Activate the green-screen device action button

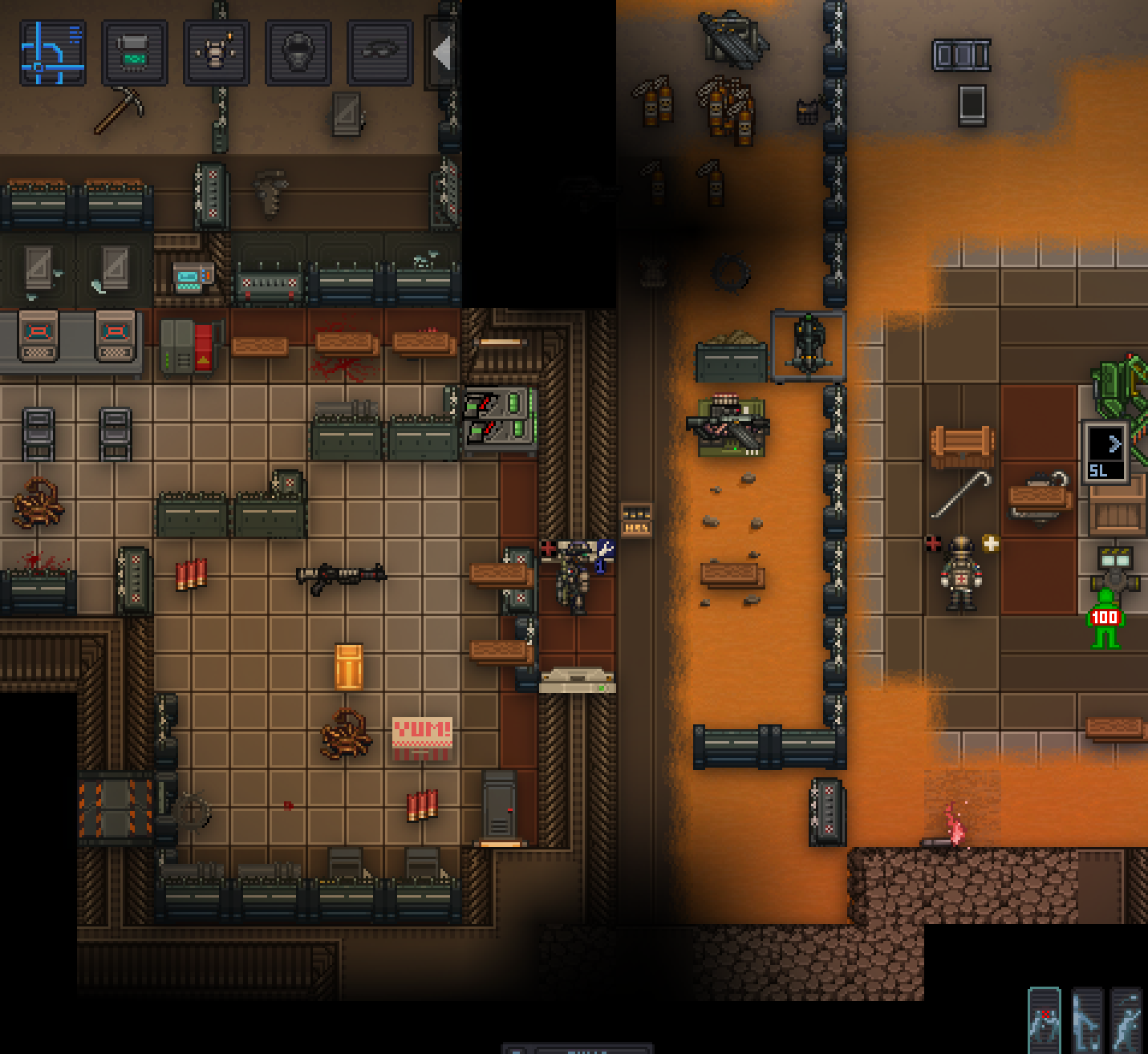click(135, 53)
